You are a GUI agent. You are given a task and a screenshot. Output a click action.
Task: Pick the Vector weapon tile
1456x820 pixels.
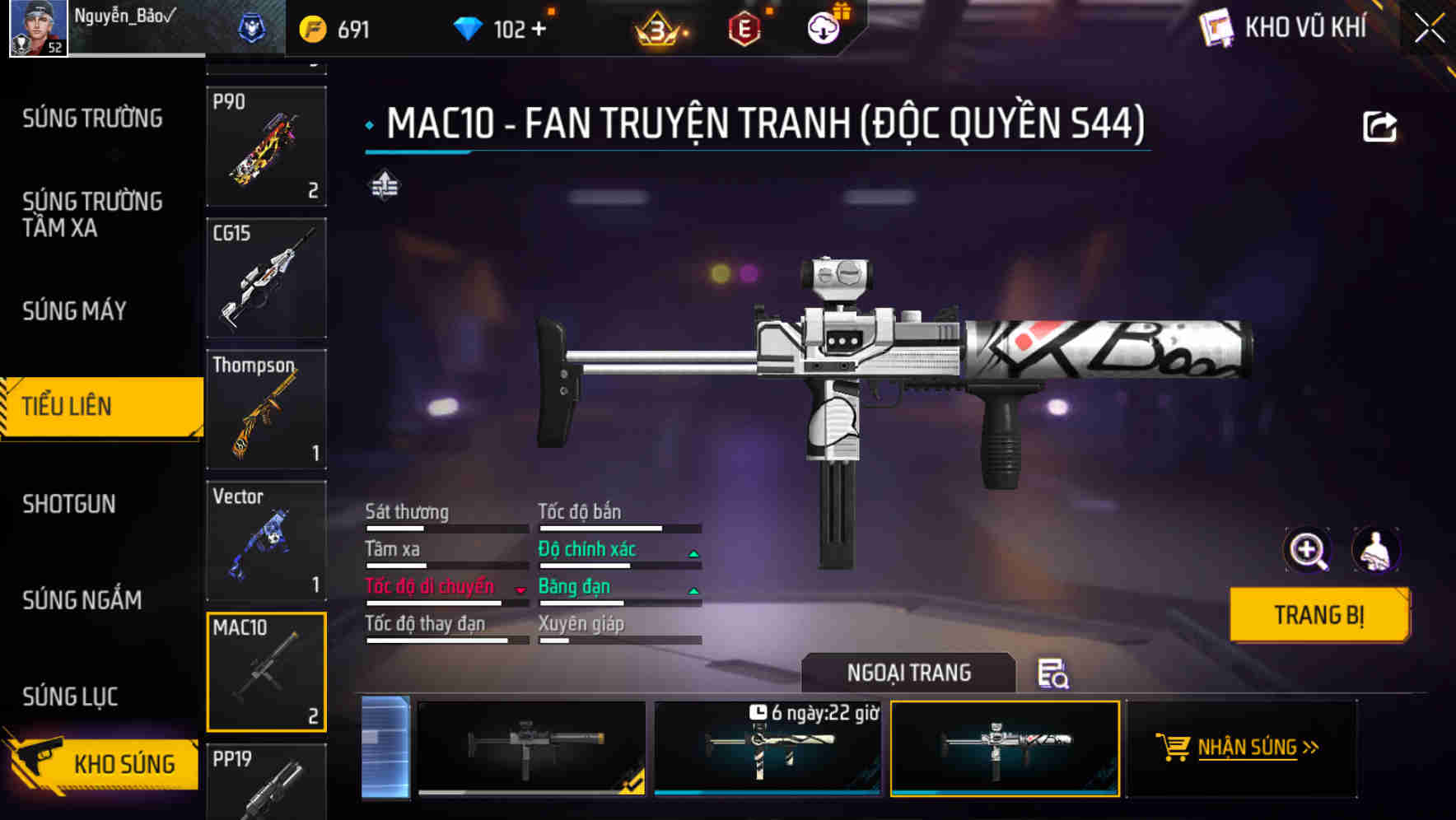point(266,541)
